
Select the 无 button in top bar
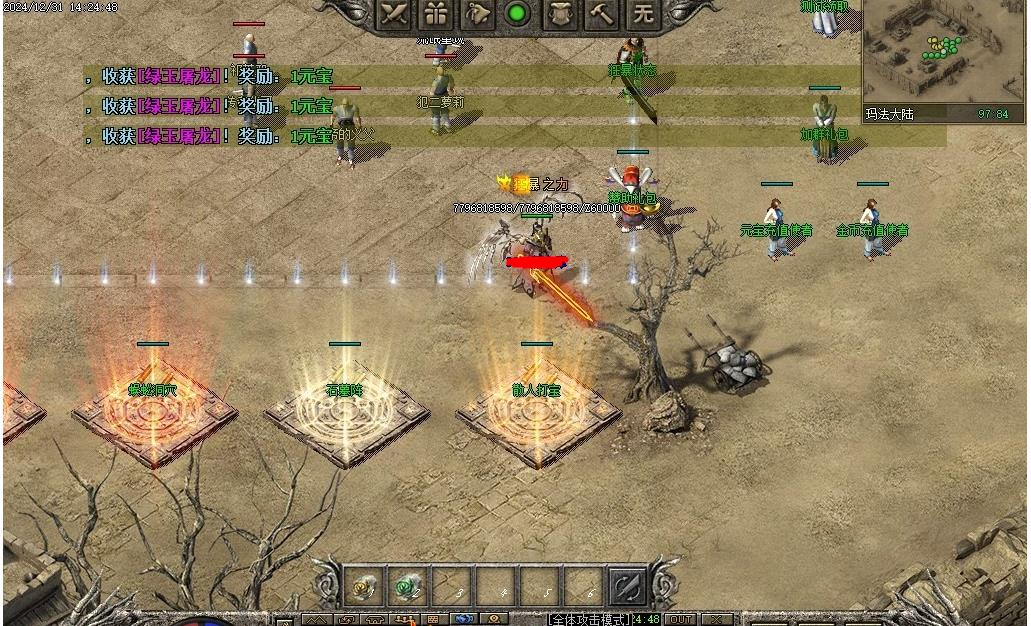click(643, 14)
